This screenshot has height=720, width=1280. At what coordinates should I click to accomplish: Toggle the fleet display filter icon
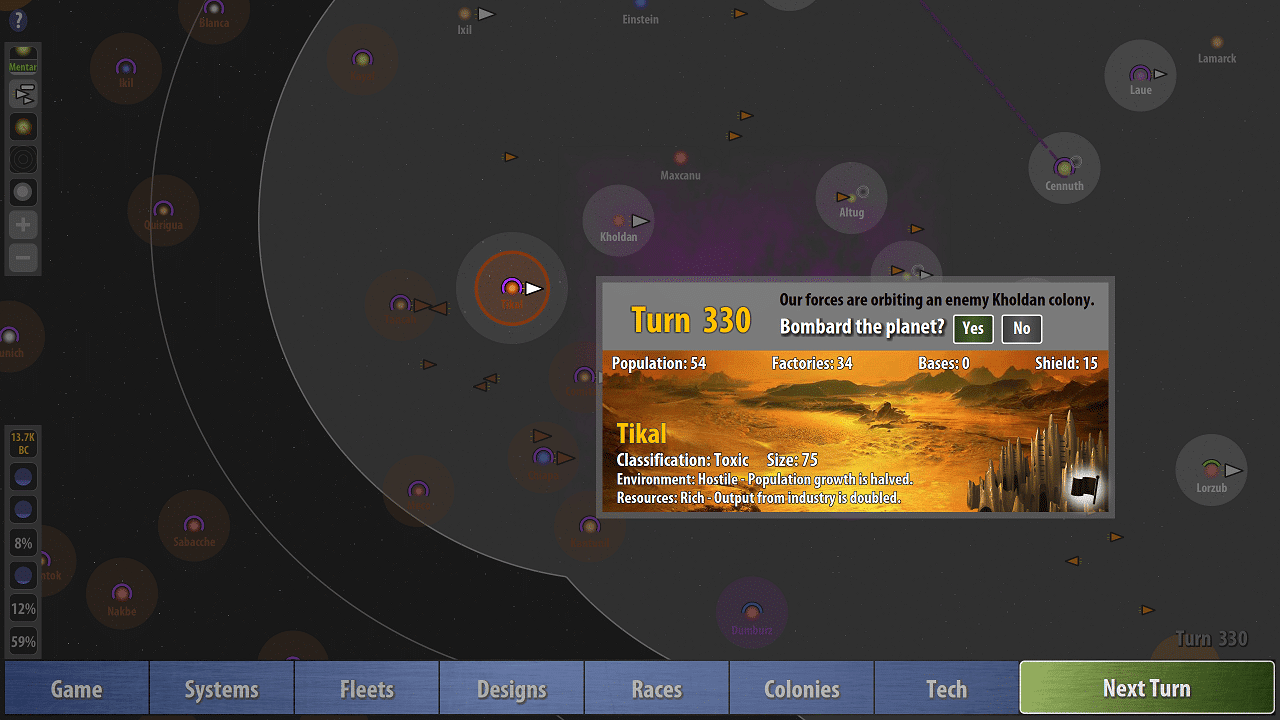(x=22, y=93)
